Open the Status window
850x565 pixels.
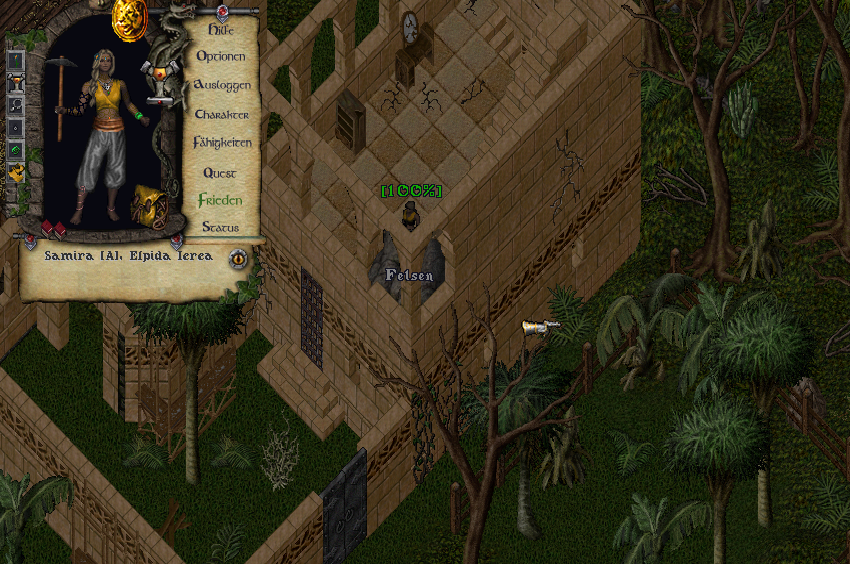[220, 228]
